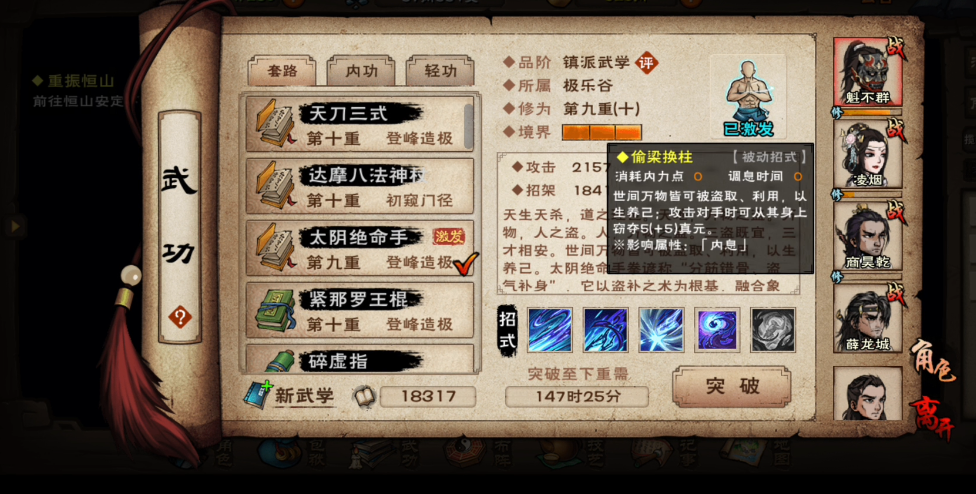The height and width of the screenshot is (494, 976).
Task: Select character portrait 魁不群
Action: pos(867,73)
